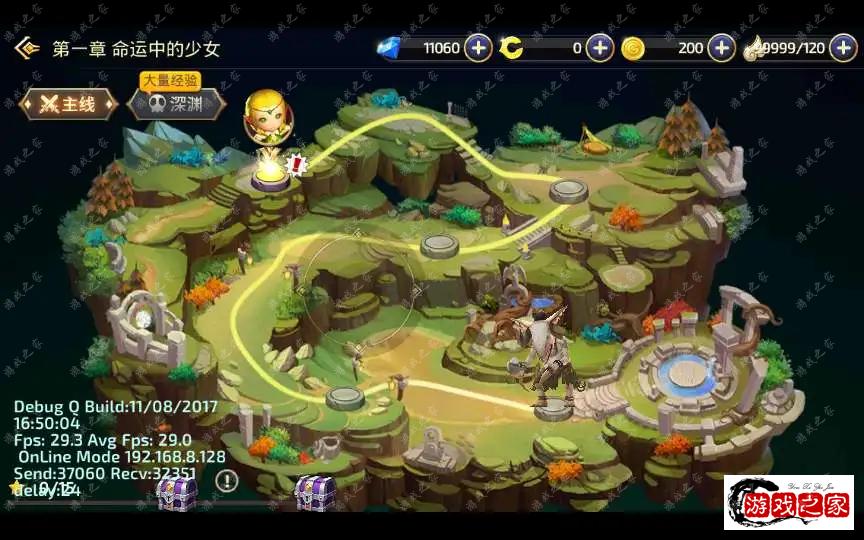Switch to the 主线 main story tab
The image size is (864, 540).
[68, 103]
